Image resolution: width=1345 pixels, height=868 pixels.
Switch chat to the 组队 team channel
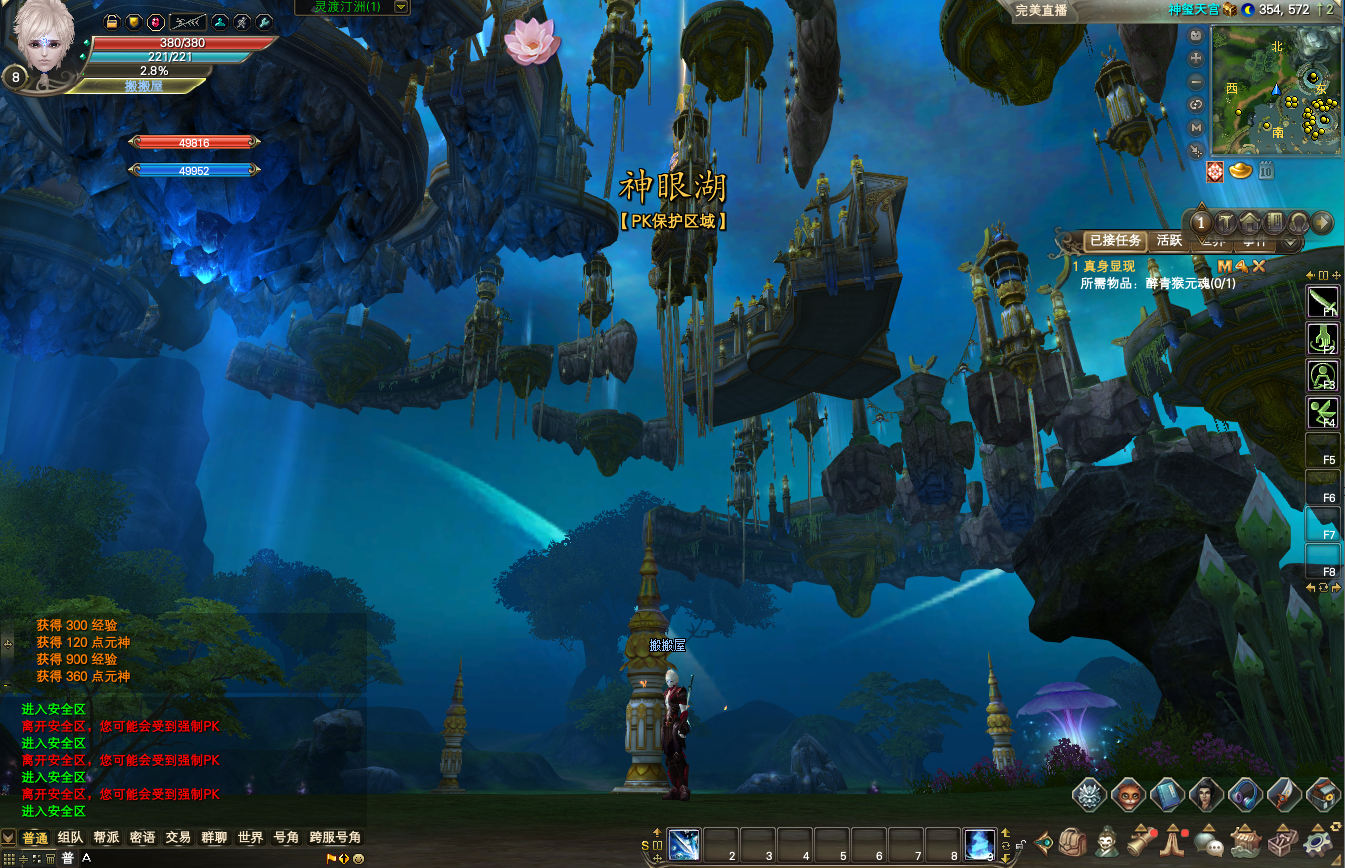coord(70,838)
